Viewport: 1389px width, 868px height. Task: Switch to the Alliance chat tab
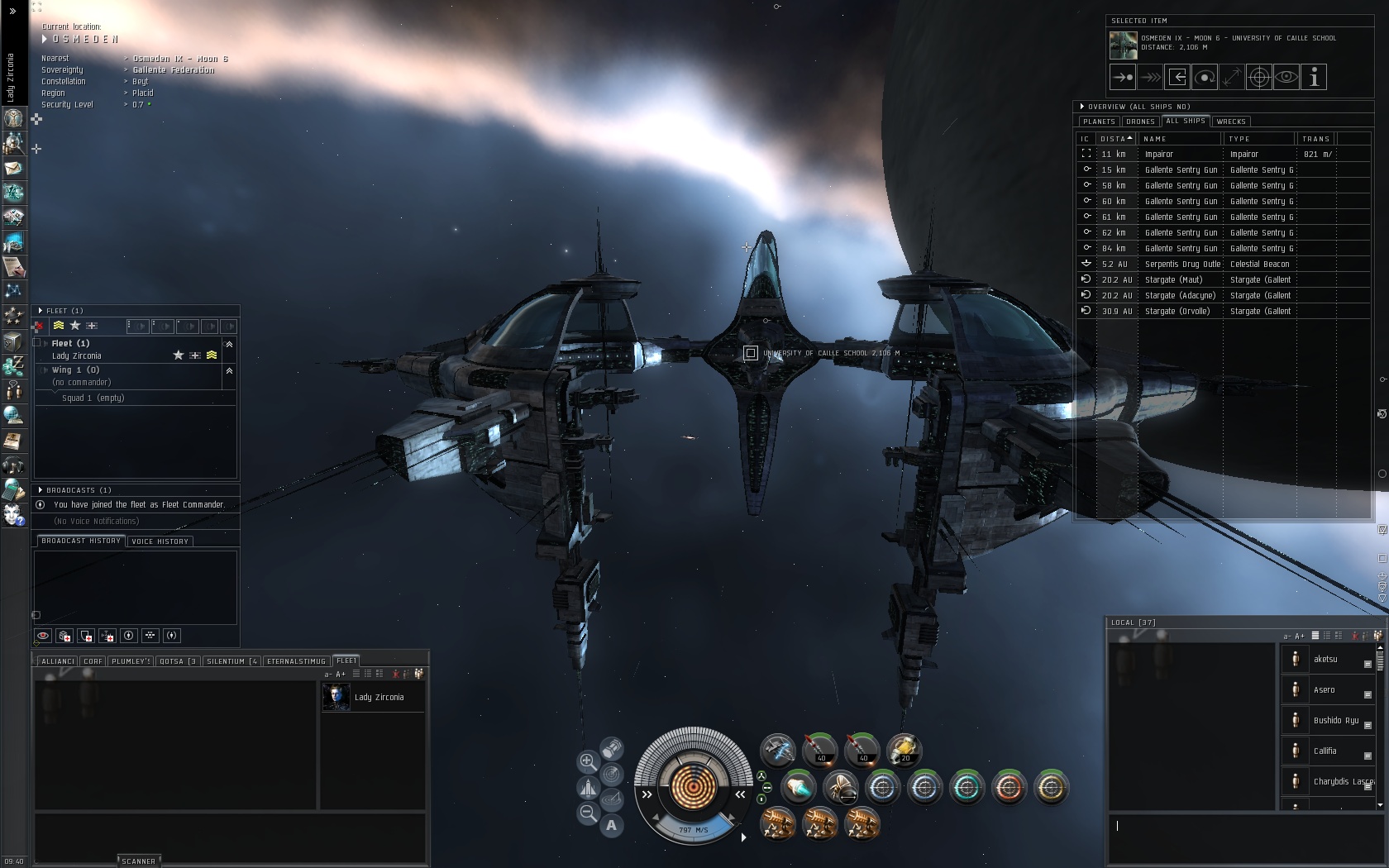click(x=57, y=661)
